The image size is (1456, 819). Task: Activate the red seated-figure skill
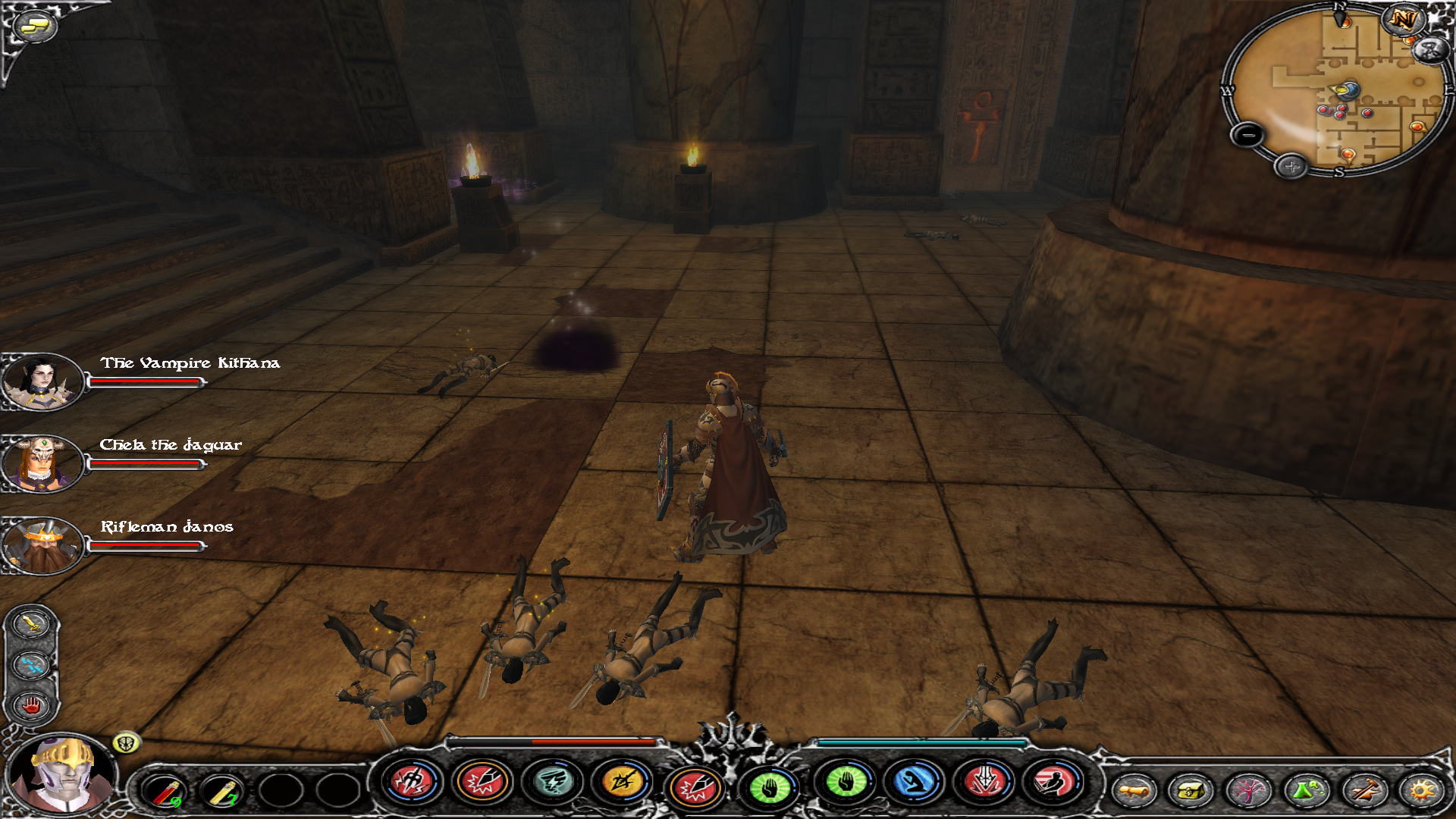click(x=1054, y=781)
